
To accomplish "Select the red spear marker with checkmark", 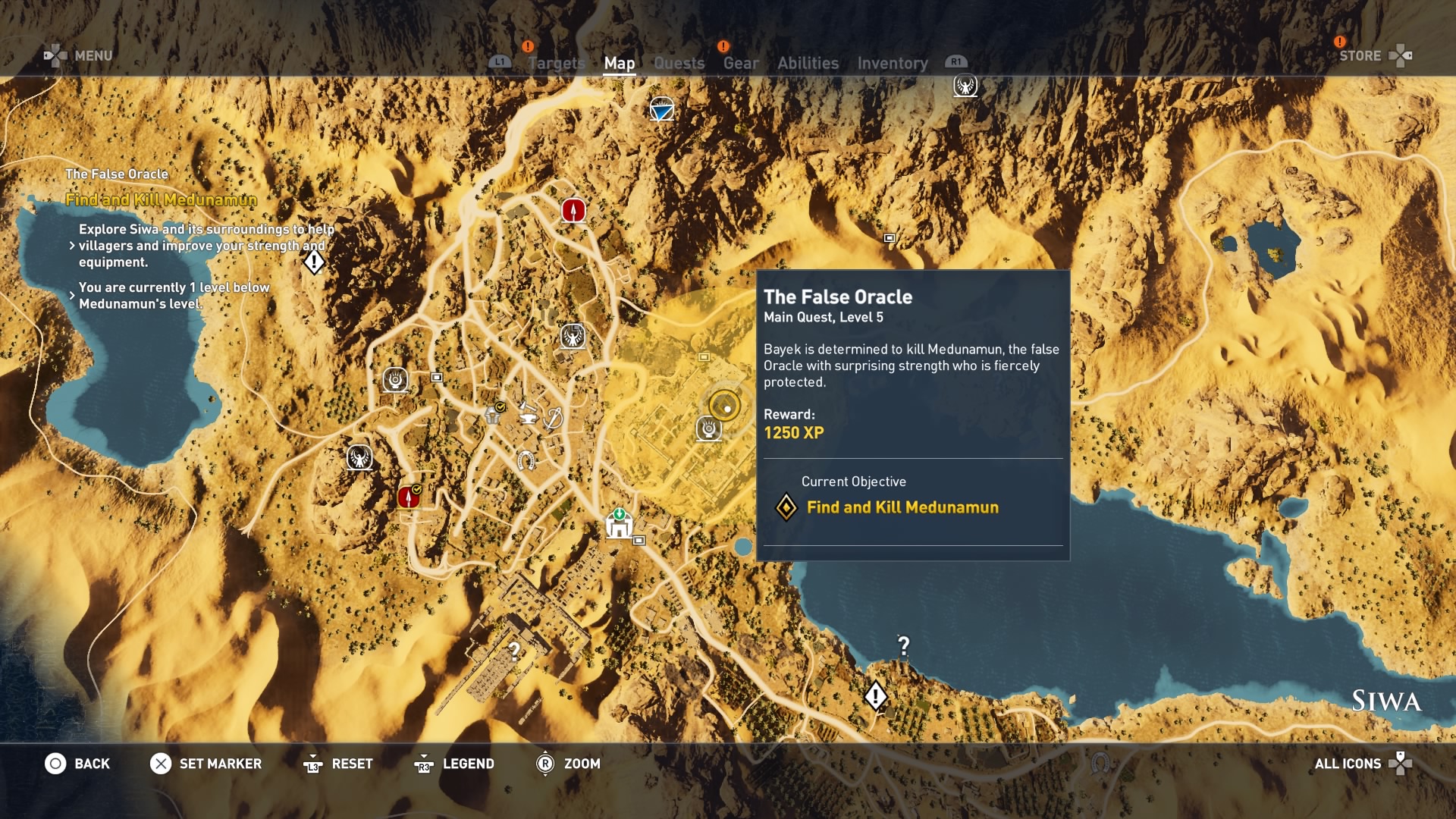I will (409, 497).
